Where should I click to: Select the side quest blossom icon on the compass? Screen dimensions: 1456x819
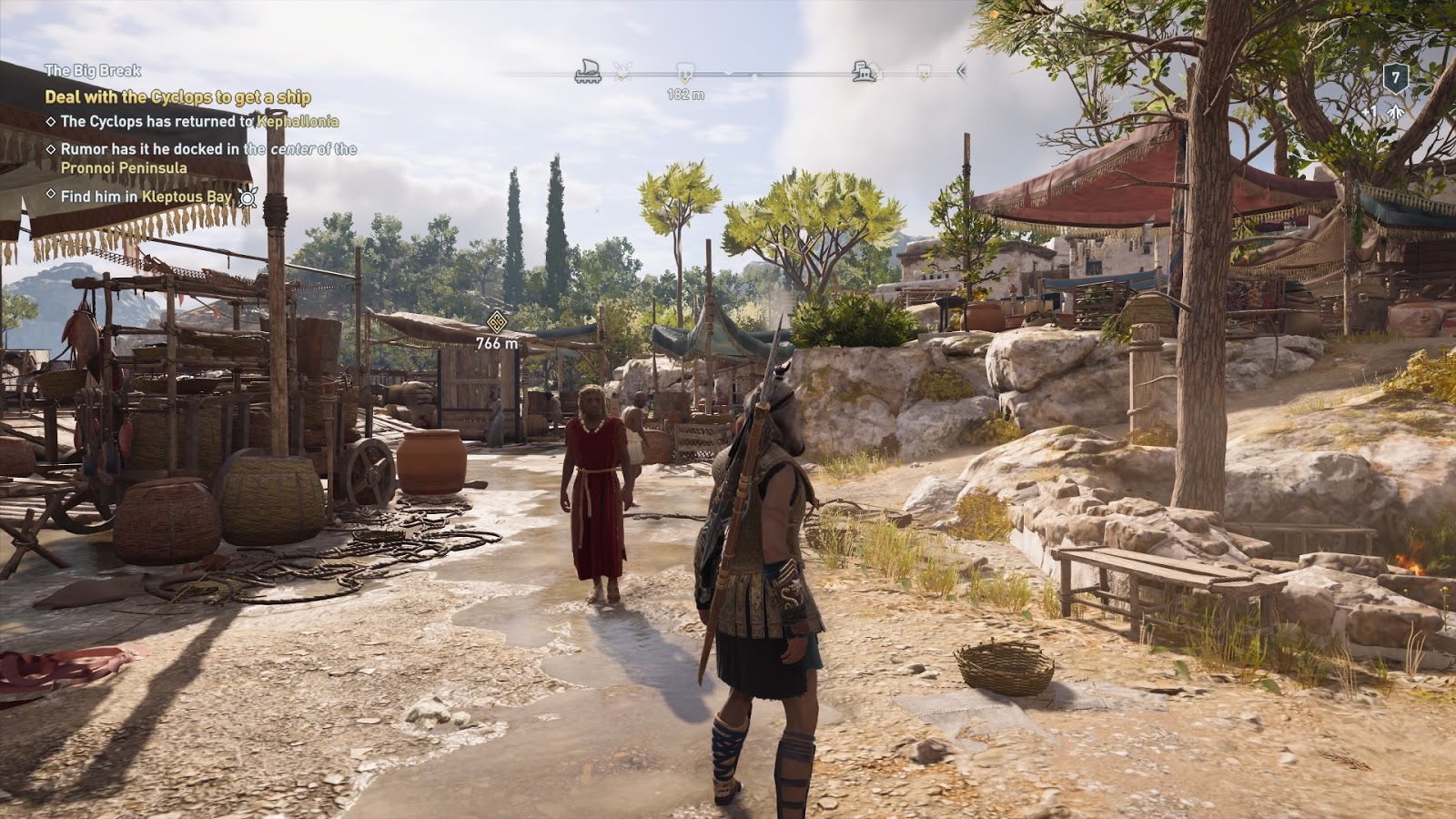622,72
